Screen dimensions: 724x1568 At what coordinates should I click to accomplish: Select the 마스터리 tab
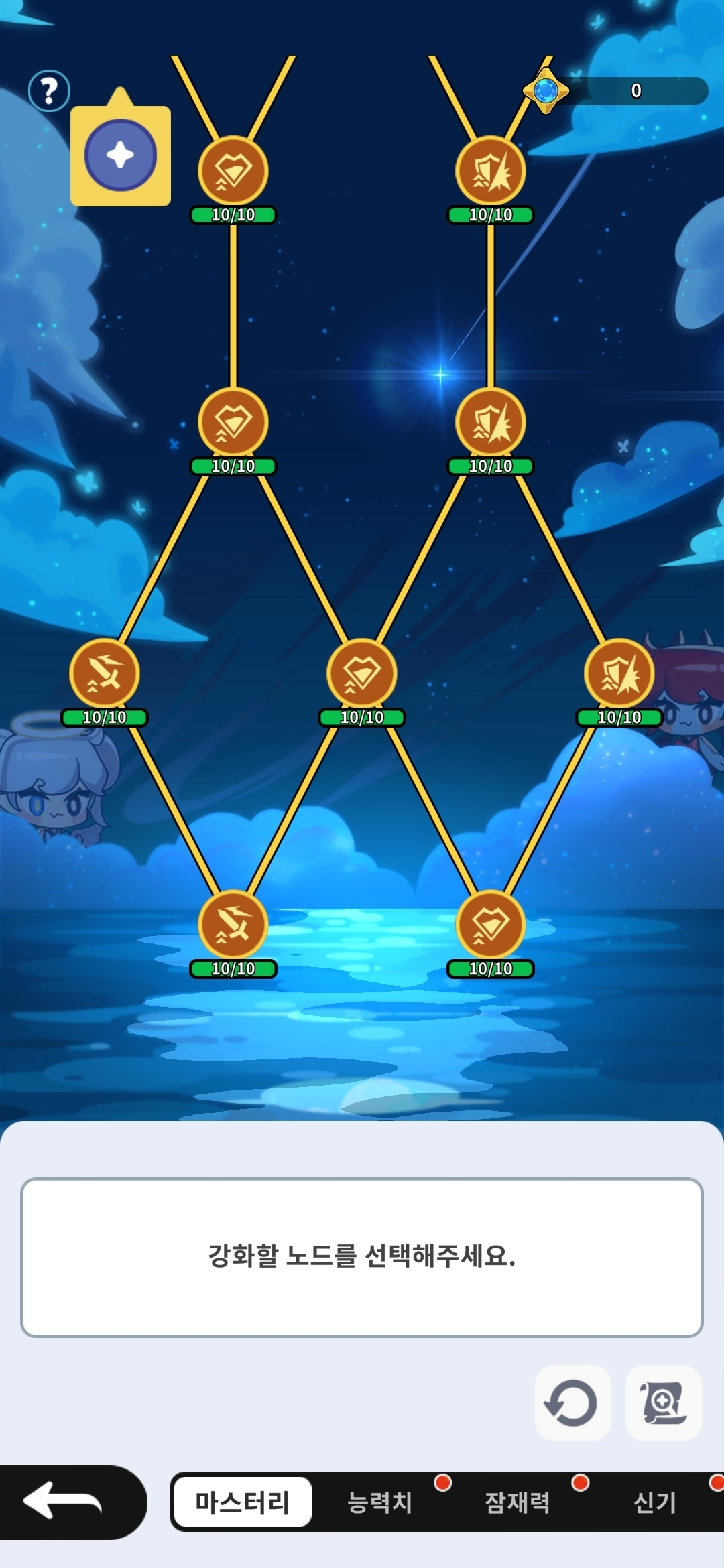pyautogui.click(x=242, y=1502)
